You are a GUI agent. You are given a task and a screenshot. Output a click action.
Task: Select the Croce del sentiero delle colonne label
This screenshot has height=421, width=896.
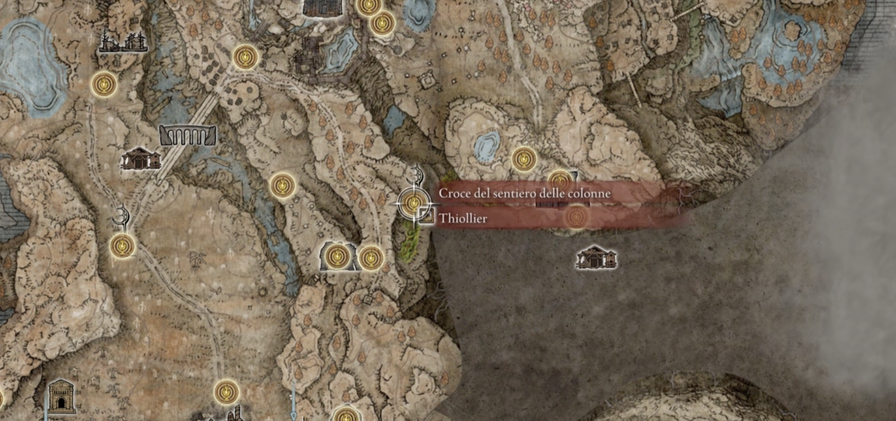point(524,192)
